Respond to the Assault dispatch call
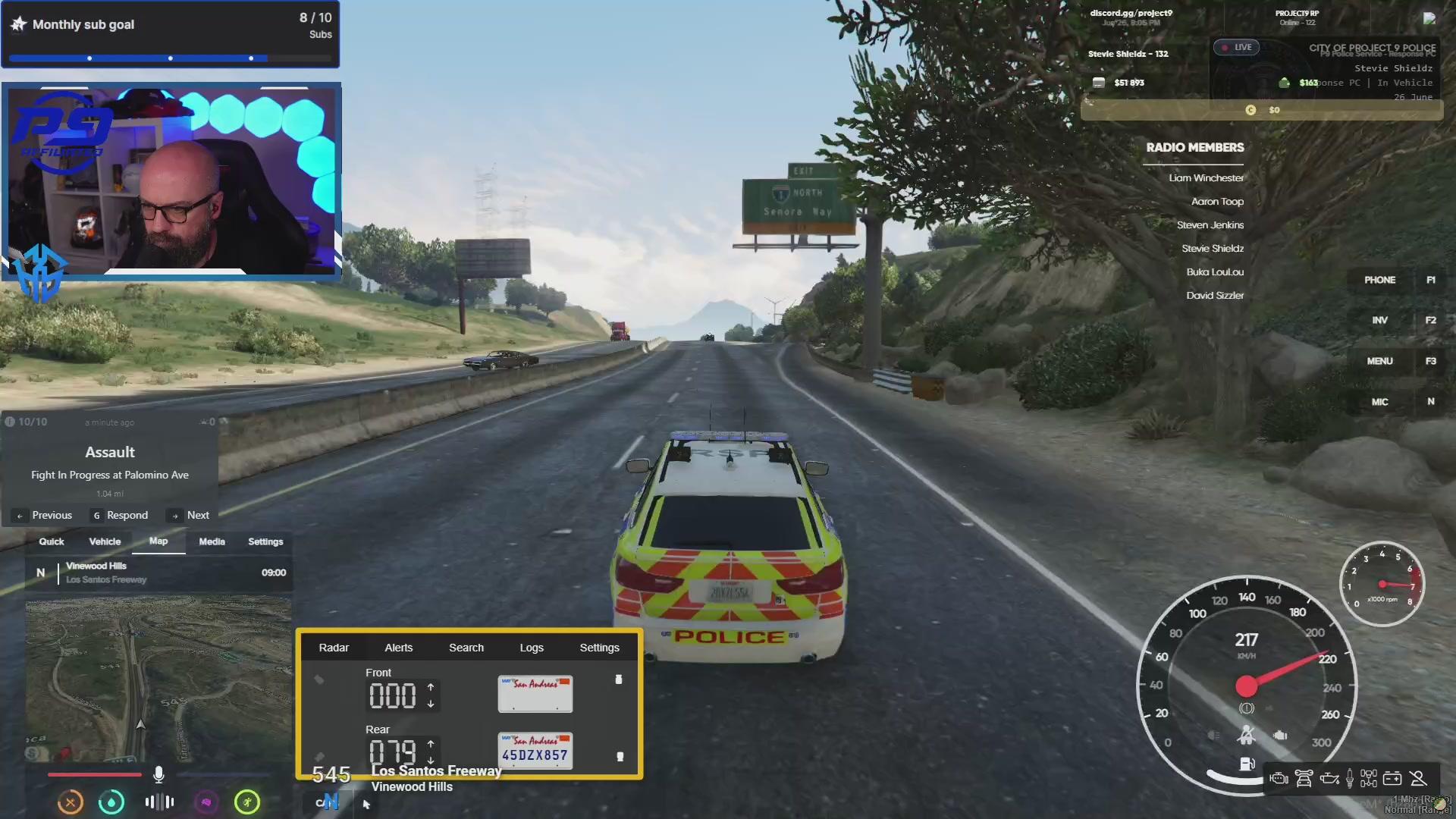Viewport: 1456px width, 819px height. tap(121, 516)
